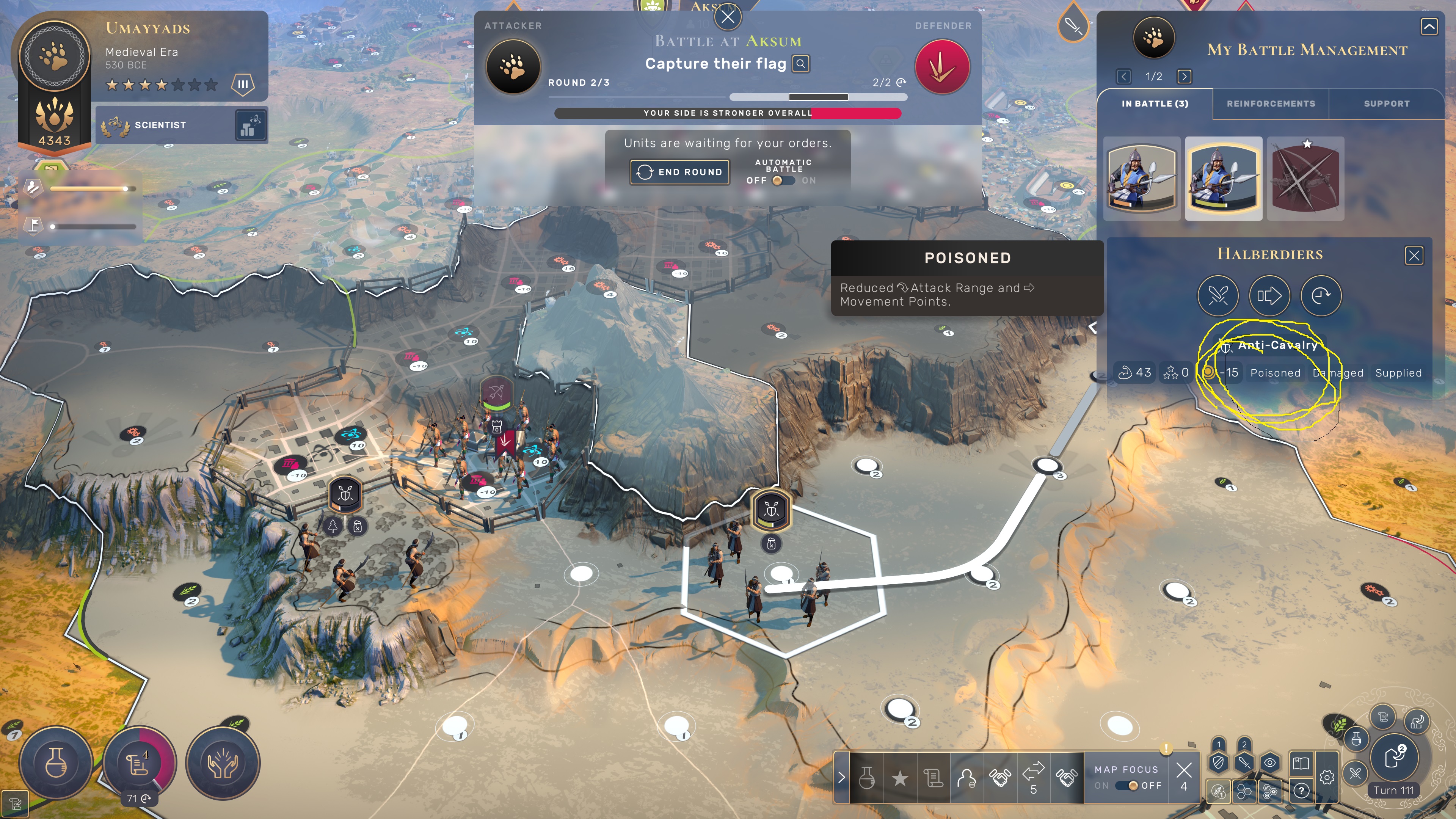Open the question mark help button
The height and width of the screenshot is (819, 1456).
coord(1301,791)
